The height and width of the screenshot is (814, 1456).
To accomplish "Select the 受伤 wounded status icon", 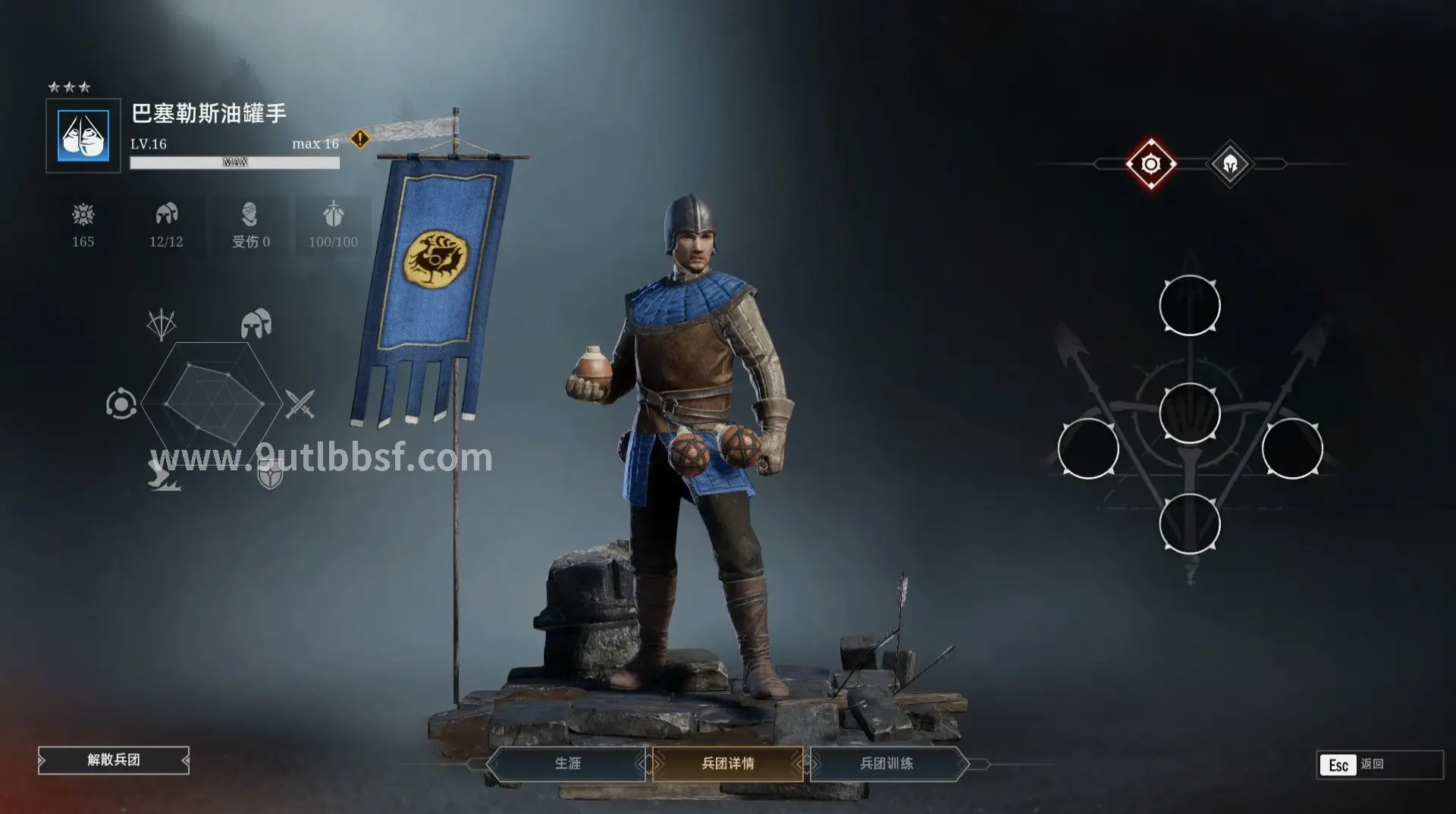I will click(x=249, y=215).
